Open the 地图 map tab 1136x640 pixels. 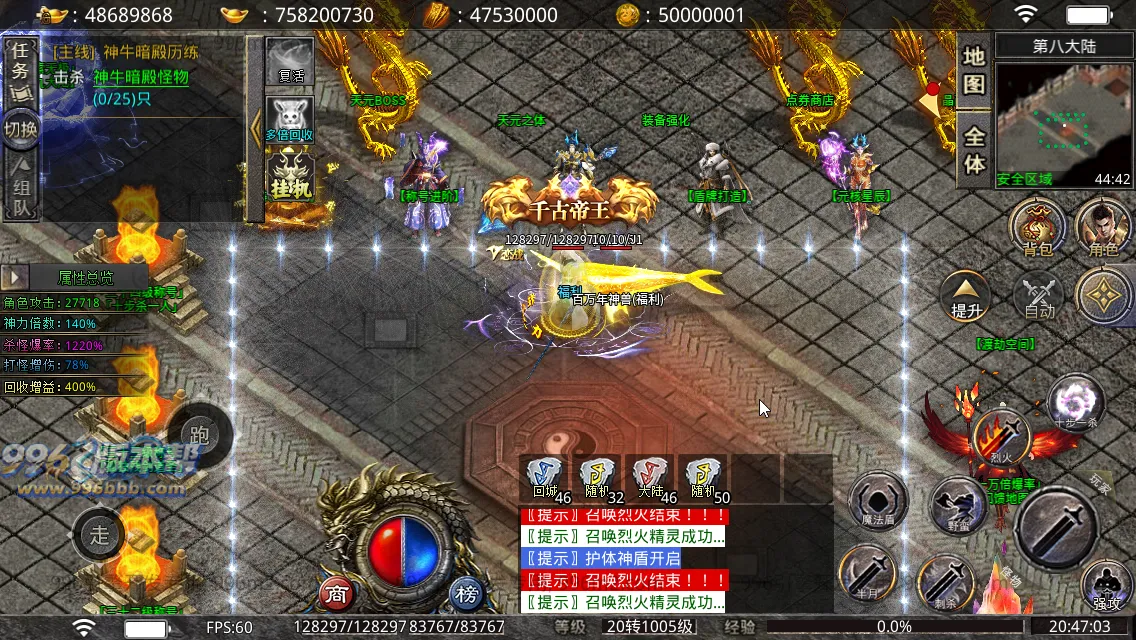[x=974, y=70]
